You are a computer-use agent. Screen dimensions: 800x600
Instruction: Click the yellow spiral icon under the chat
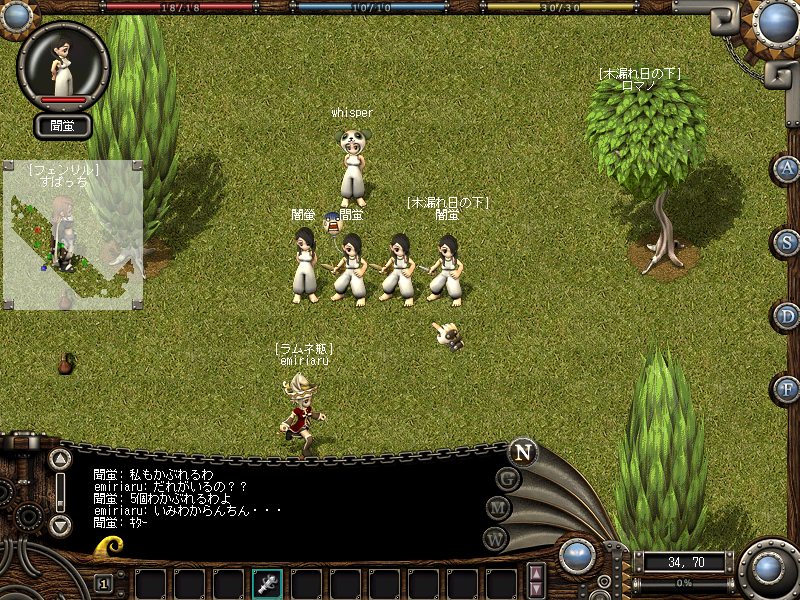click(110, 546)
